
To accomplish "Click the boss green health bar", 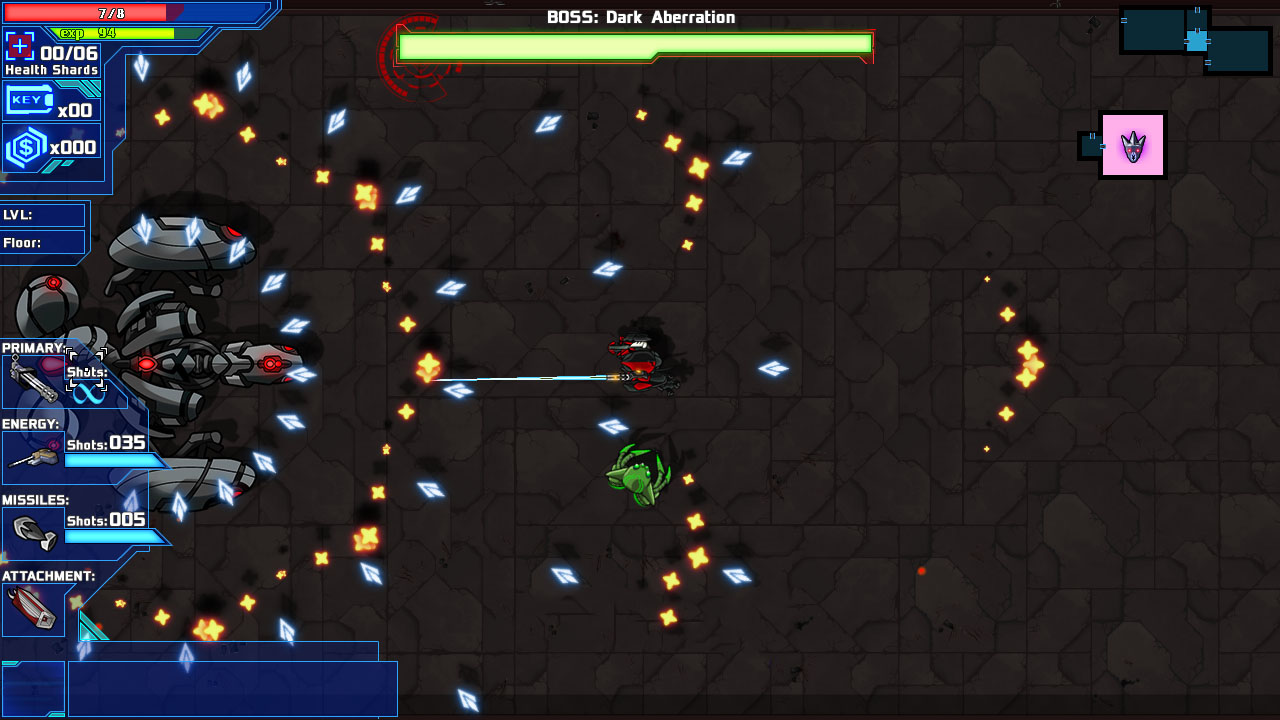I will 635,46.
